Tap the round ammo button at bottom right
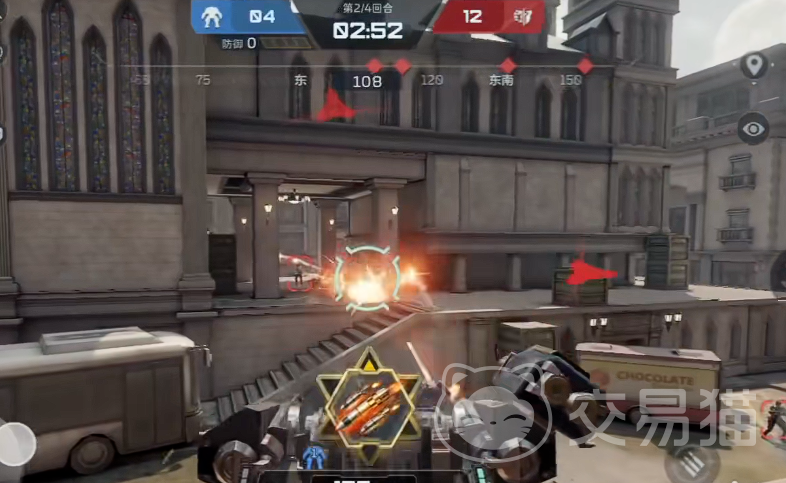This screenshot has width=786, height=483. (690, 463)
